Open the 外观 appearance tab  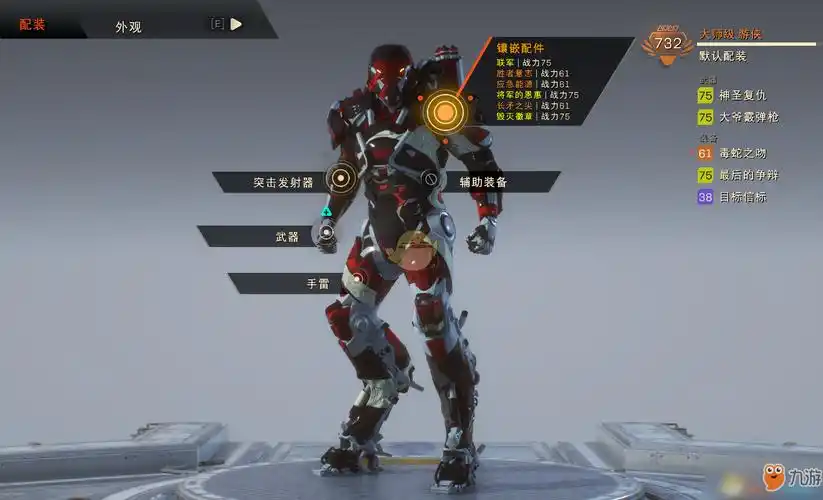[128, 27]
